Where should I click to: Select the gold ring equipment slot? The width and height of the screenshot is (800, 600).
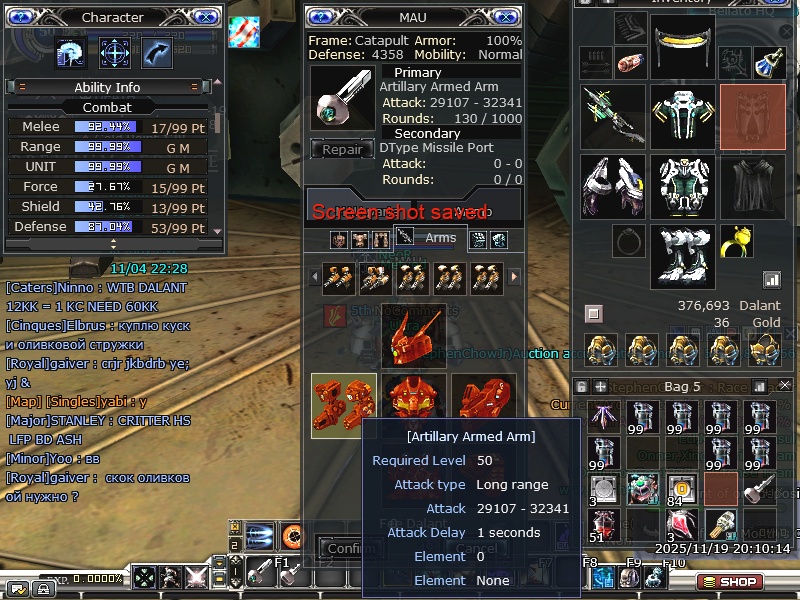click(x=736, y=241)
